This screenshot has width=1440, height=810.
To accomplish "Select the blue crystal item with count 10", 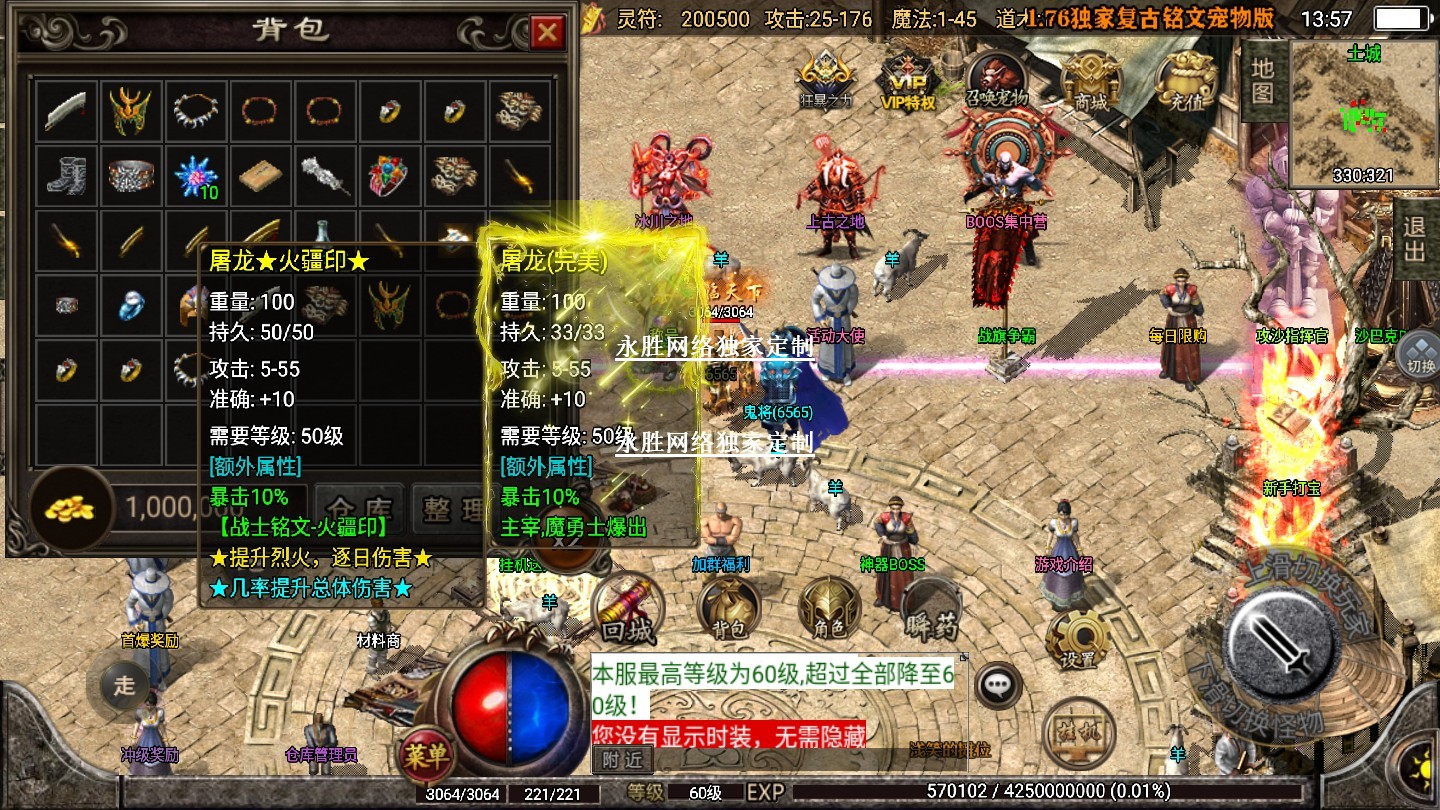I will pyautogui.click(x=194, y=176).
